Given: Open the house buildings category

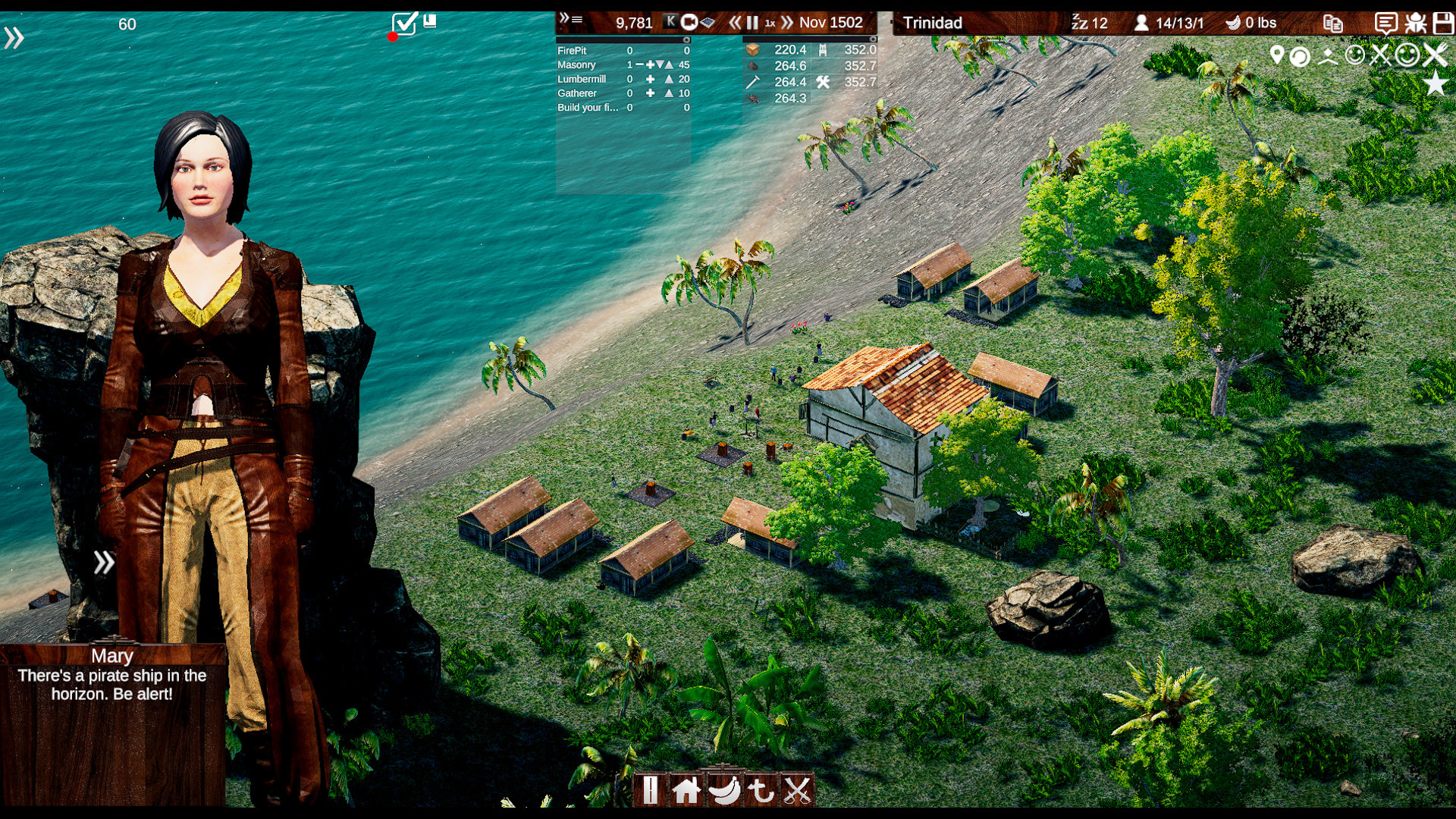Looking at the screenshot, I should pos(686,790).
